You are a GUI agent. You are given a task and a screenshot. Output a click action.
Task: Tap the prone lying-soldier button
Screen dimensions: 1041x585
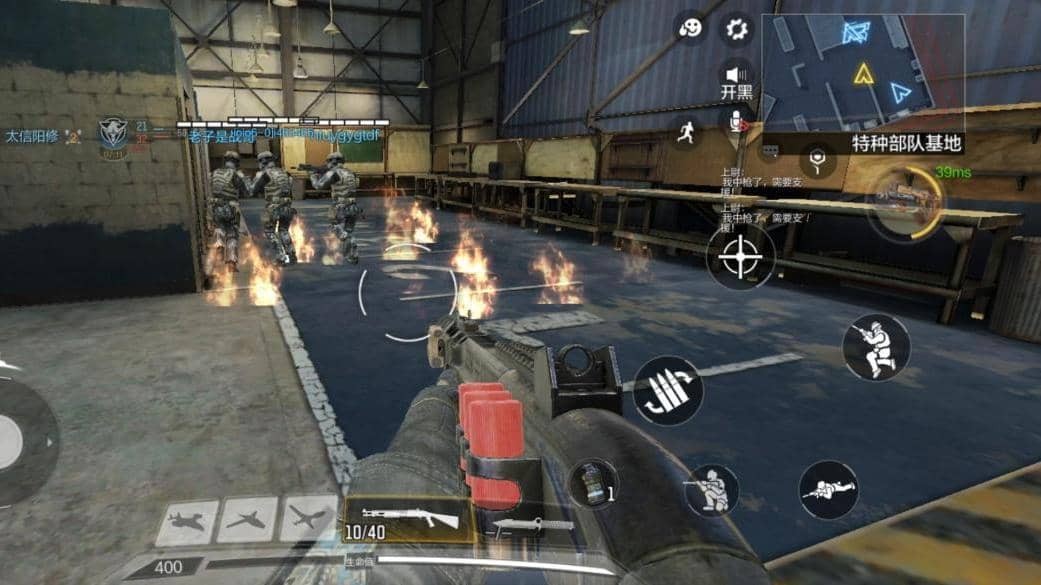point(828,489)
